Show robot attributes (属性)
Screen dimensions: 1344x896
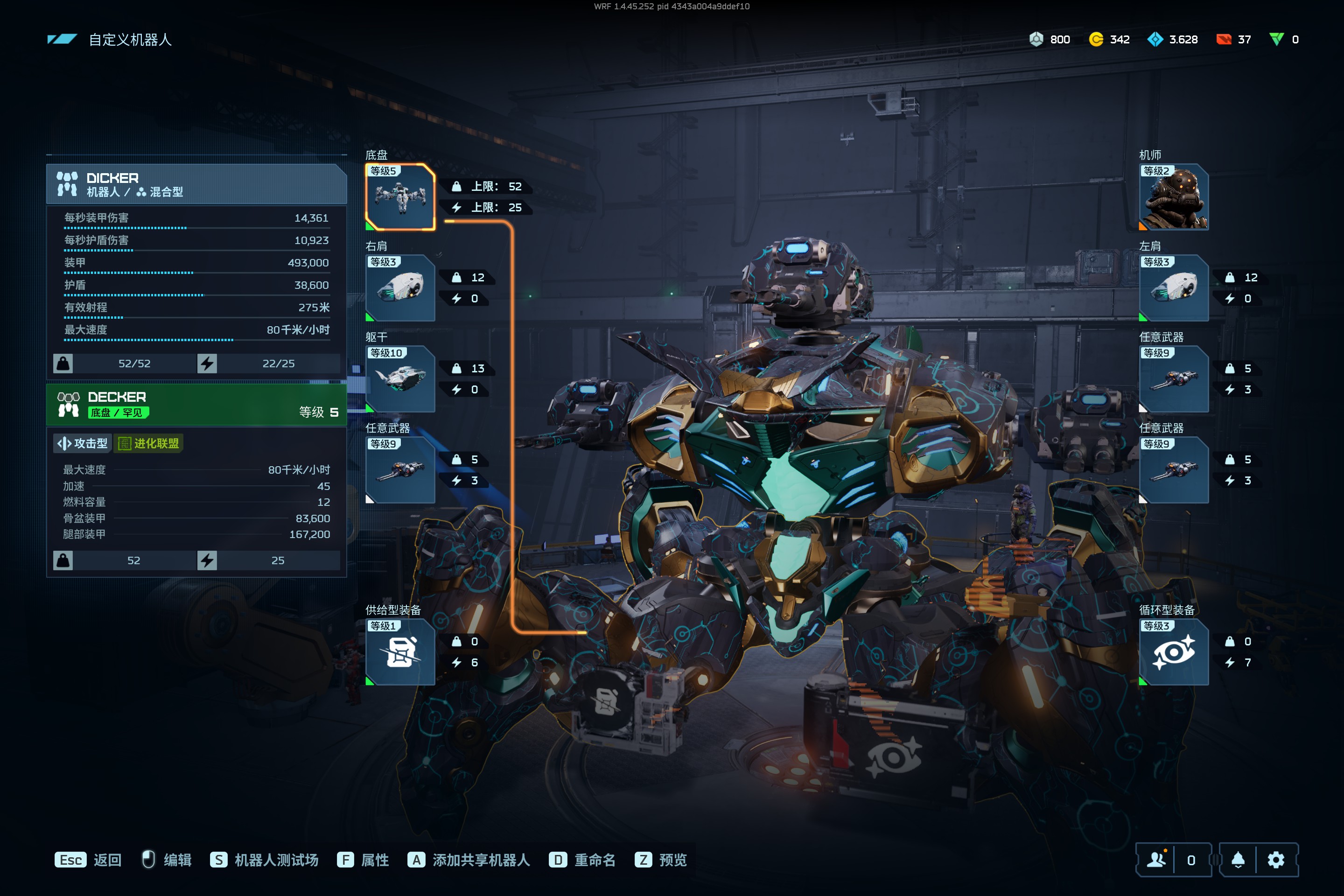pos(364,860)
